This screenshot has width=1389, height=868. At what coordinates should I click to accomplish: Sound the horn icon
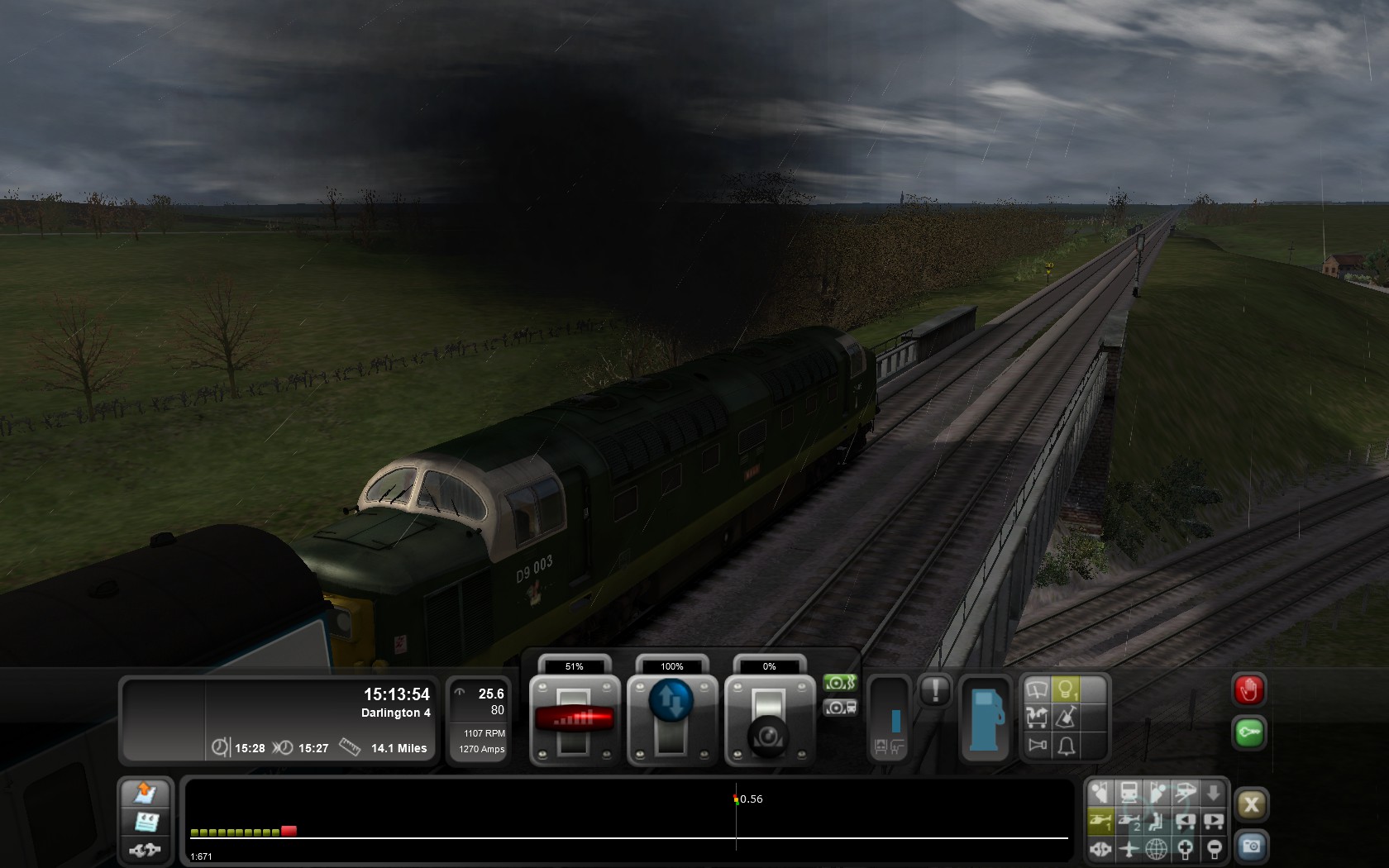1037,746
